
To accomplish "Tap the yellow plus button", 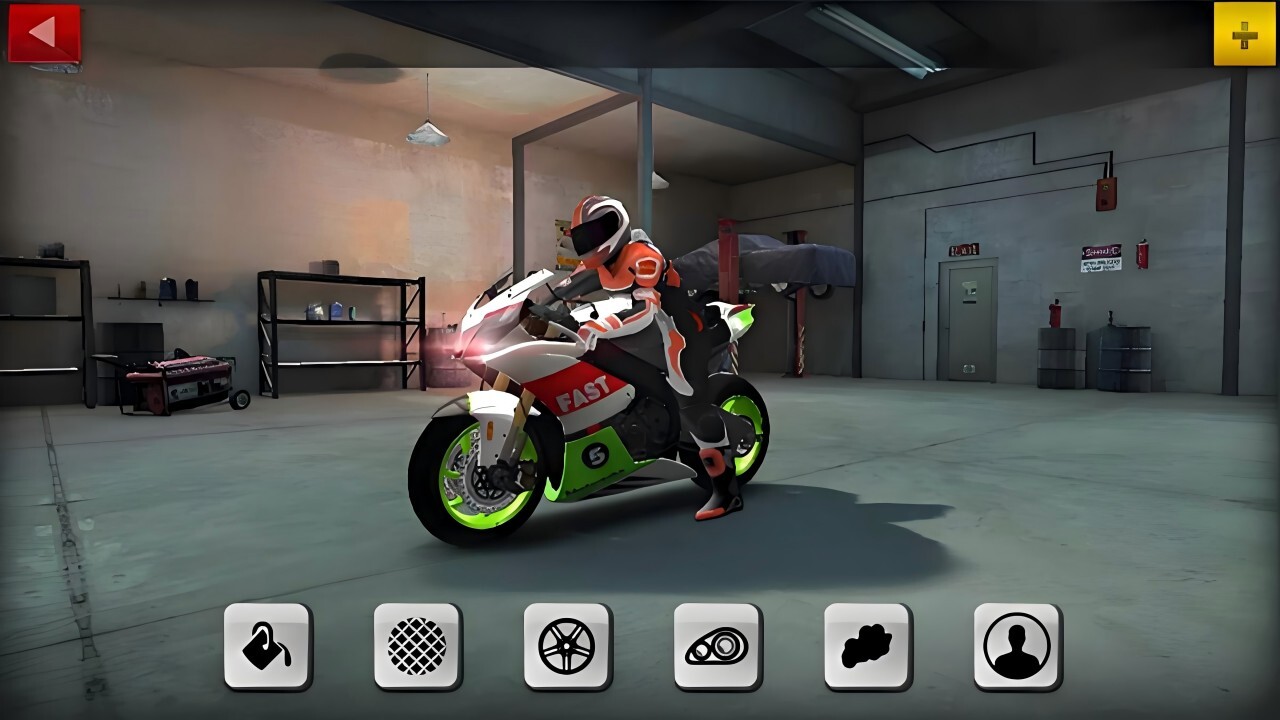I will 1244,34.
